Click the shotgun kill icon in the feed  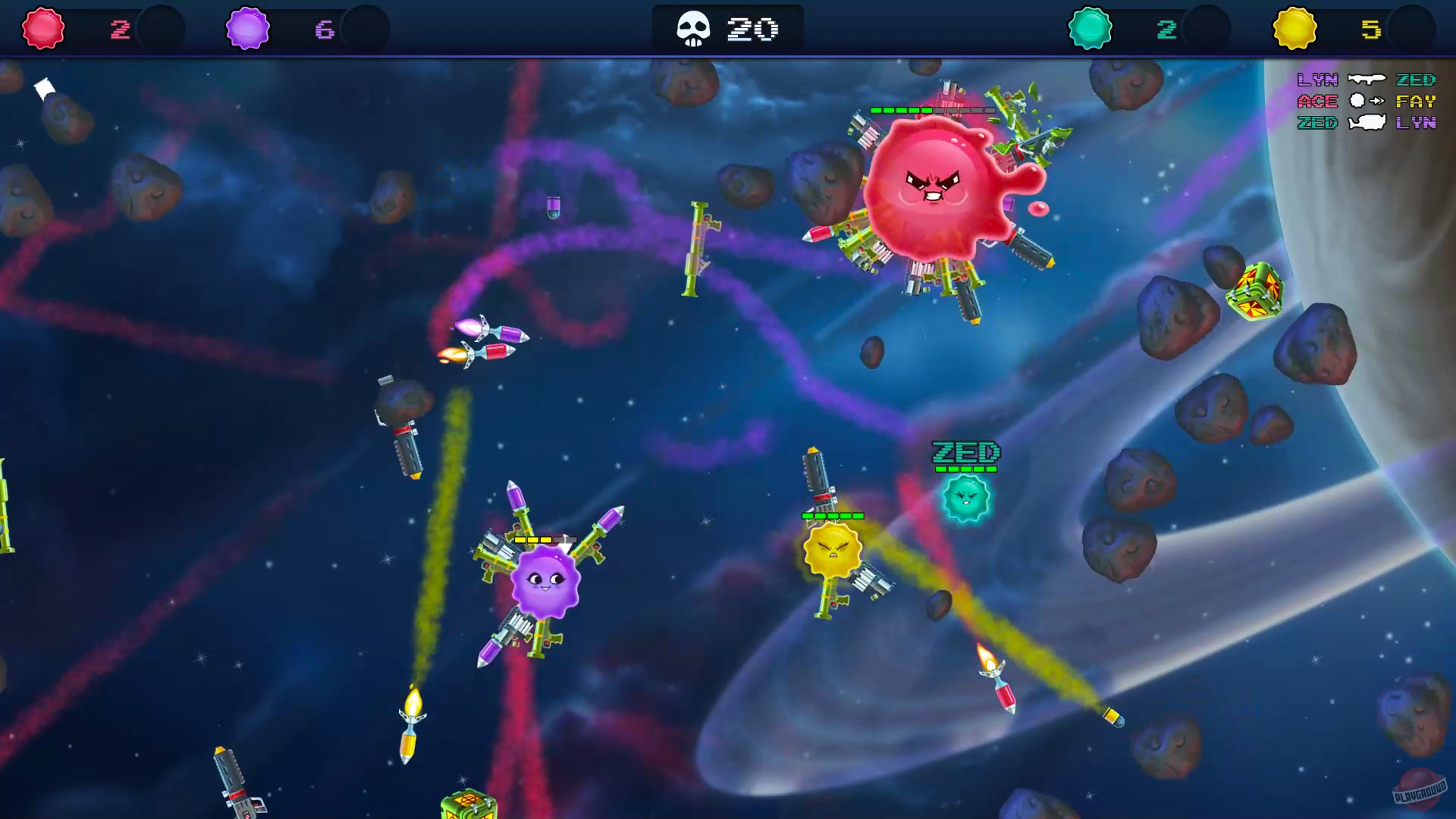pyautogui.click(x=1369, y=79)
